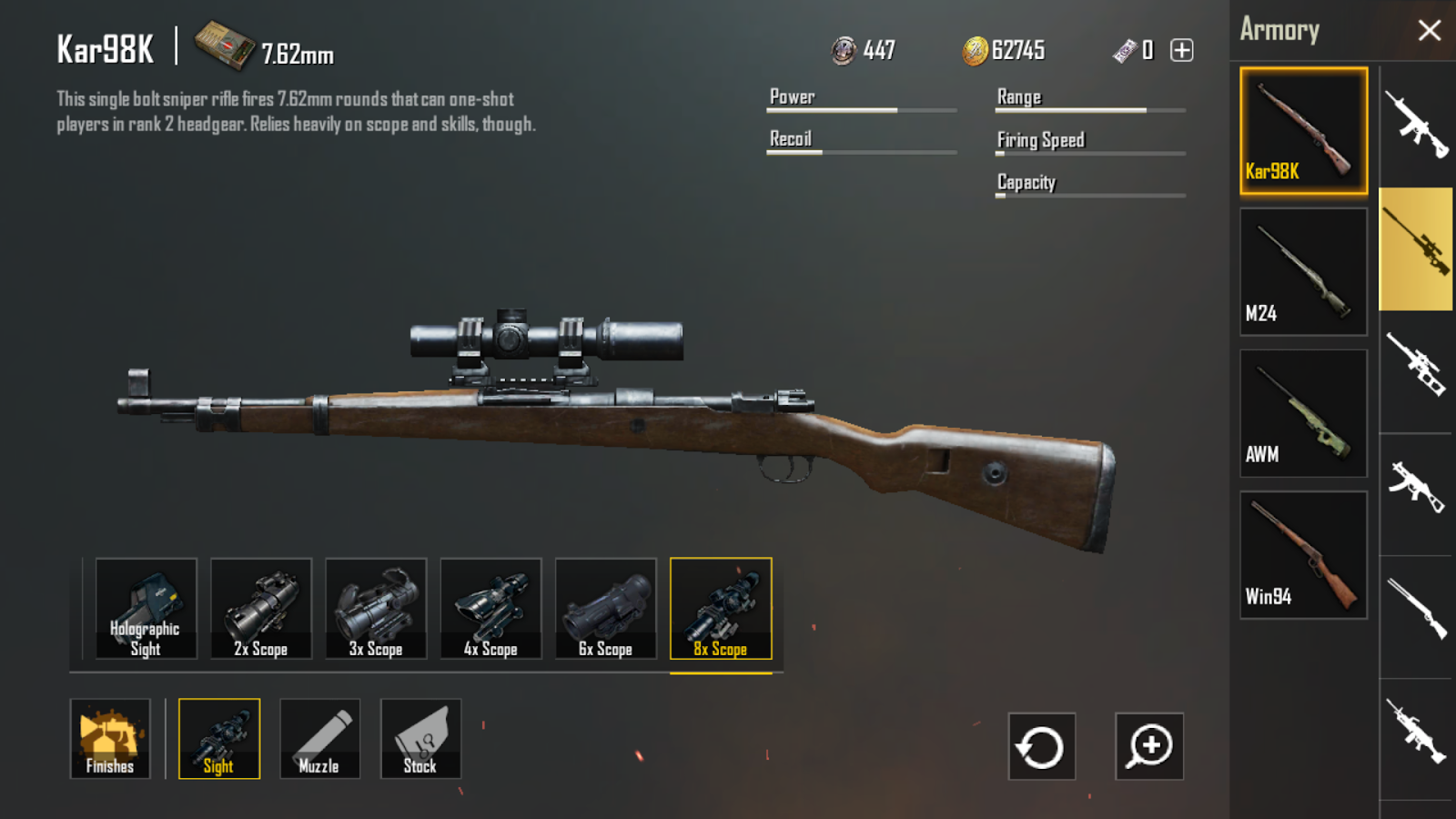Select the assault rifle category icon
The image size is (1456, 819).
(x=1415, y=123)
